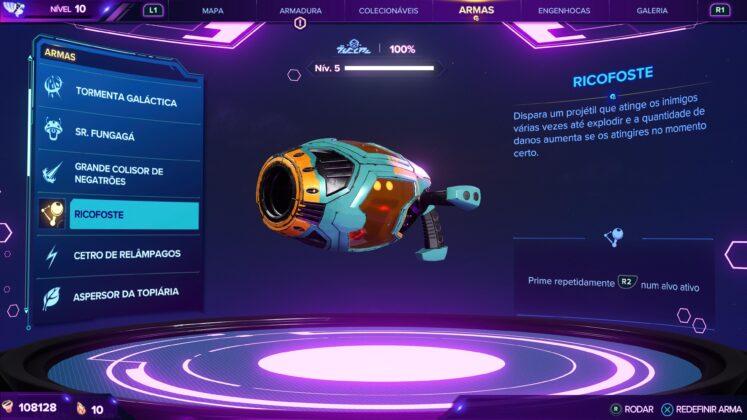Select Aspersor da Topiária entry
747x420 pixels.
click(126, 293)
